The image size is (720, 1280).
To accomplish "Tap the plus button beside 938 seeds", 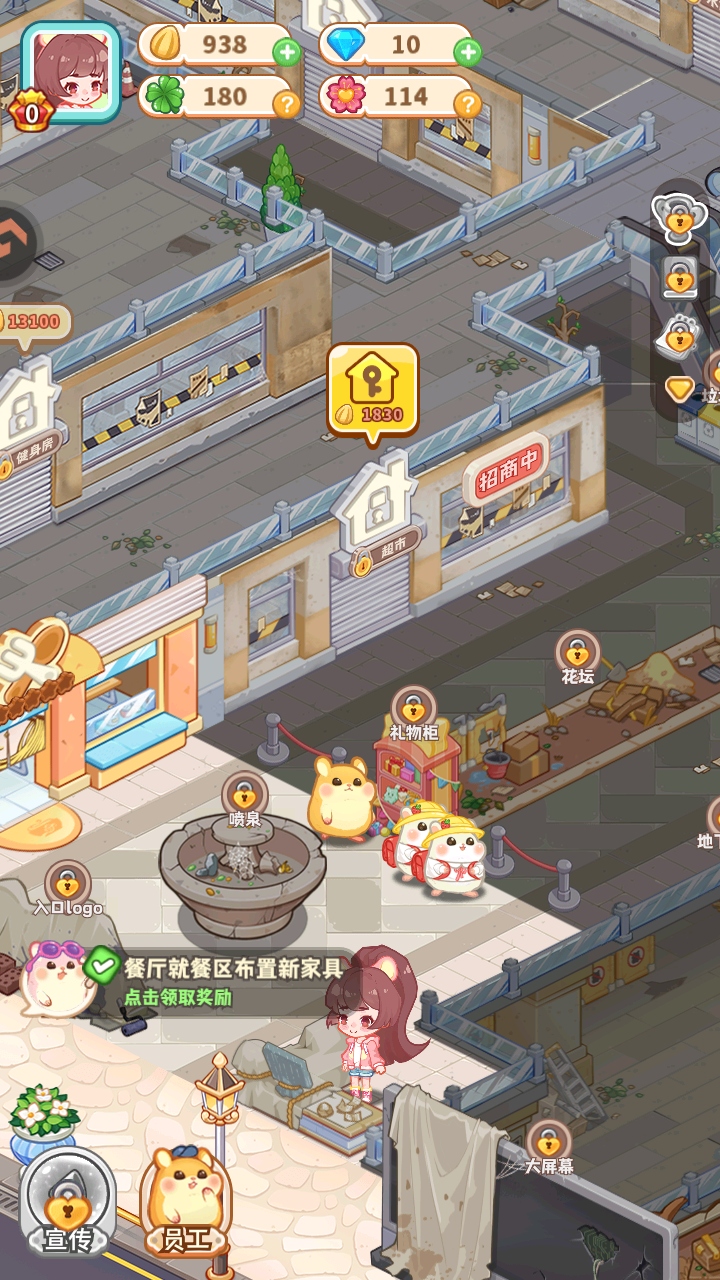I will pos(287,50).
